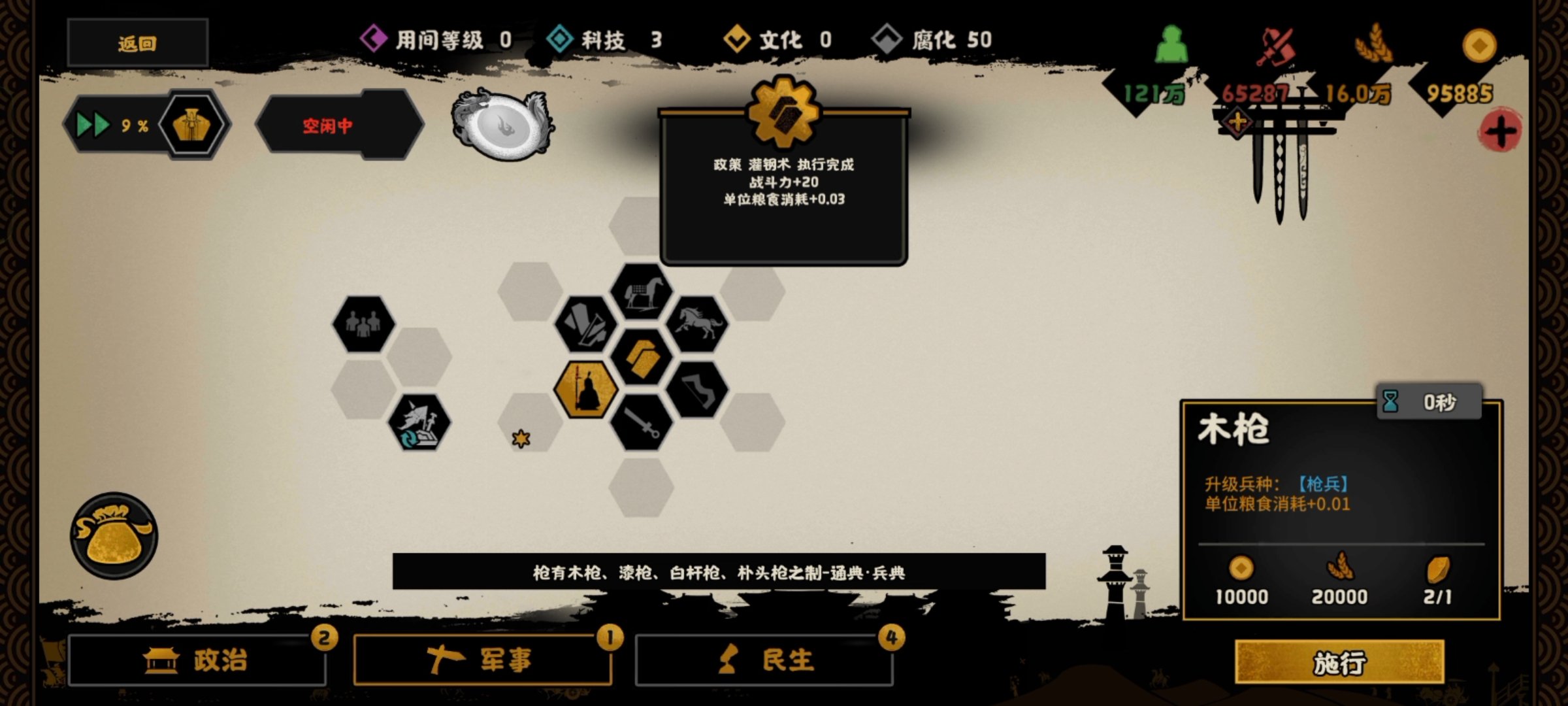
Task: Choose the three soldiers policy hexagon
Action: (363, 324)
